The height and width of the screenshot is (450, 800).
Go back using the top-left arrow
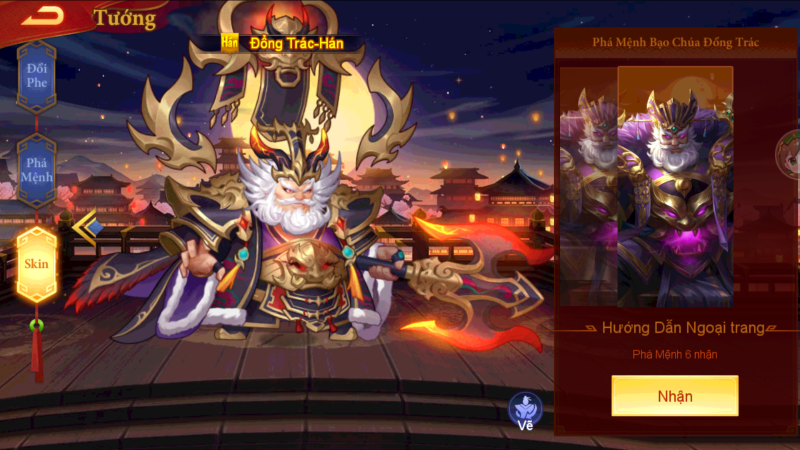43,15
